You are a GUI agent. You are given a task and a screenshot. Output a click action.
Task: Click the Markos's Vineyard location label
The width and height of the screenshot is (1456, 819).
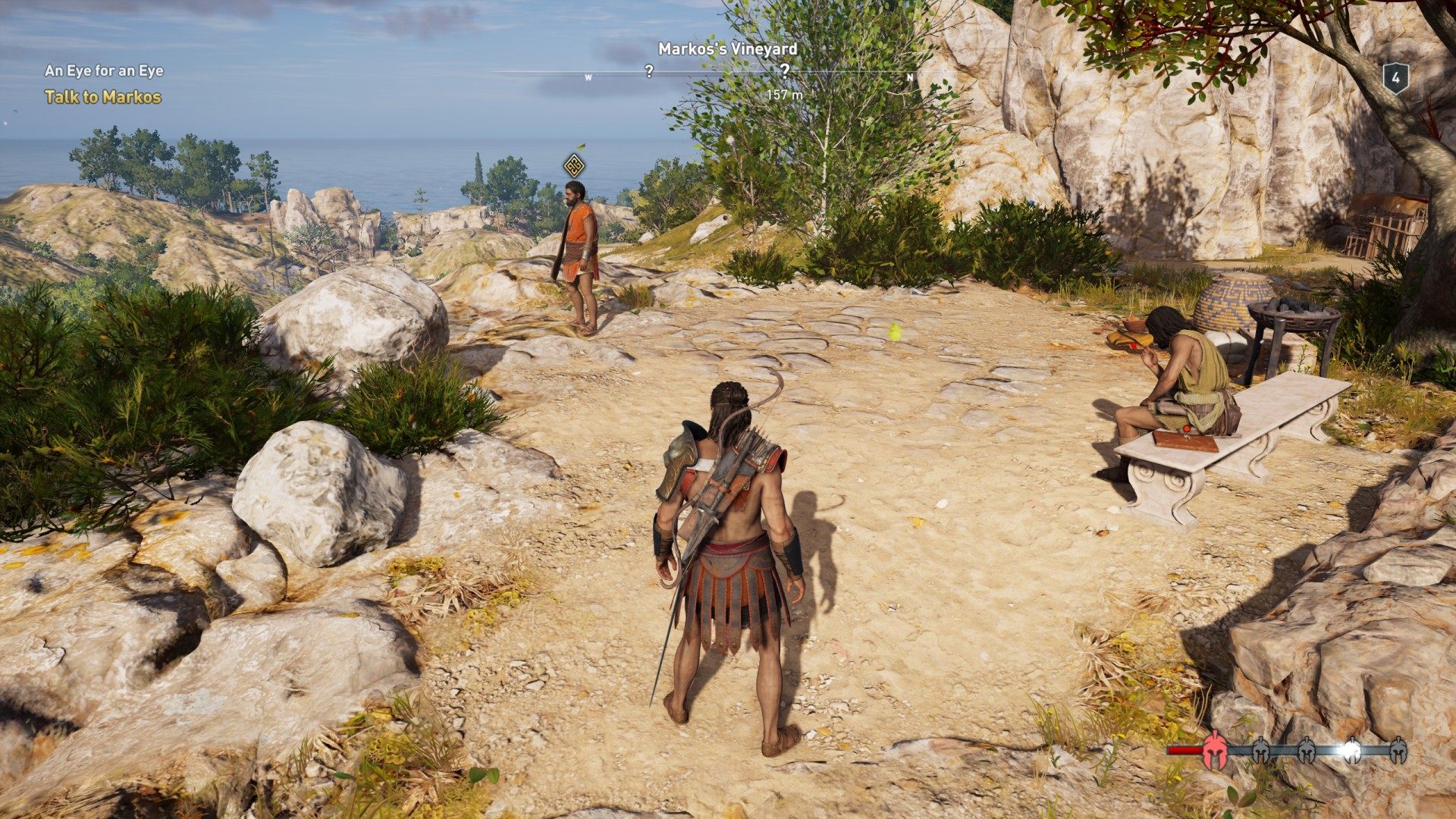727,49
